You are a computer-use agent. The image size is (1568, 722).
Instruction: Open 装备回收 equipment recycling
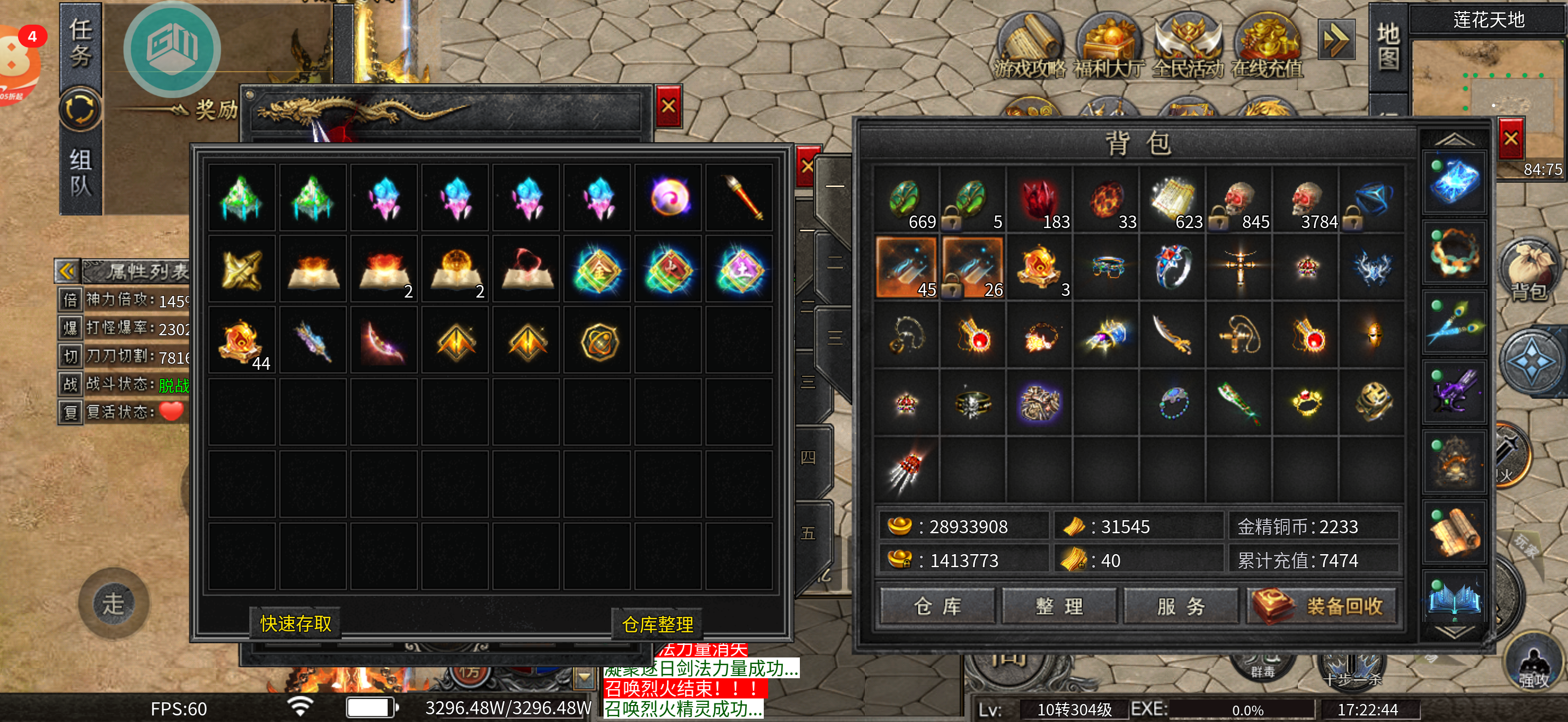[1323, 605]
